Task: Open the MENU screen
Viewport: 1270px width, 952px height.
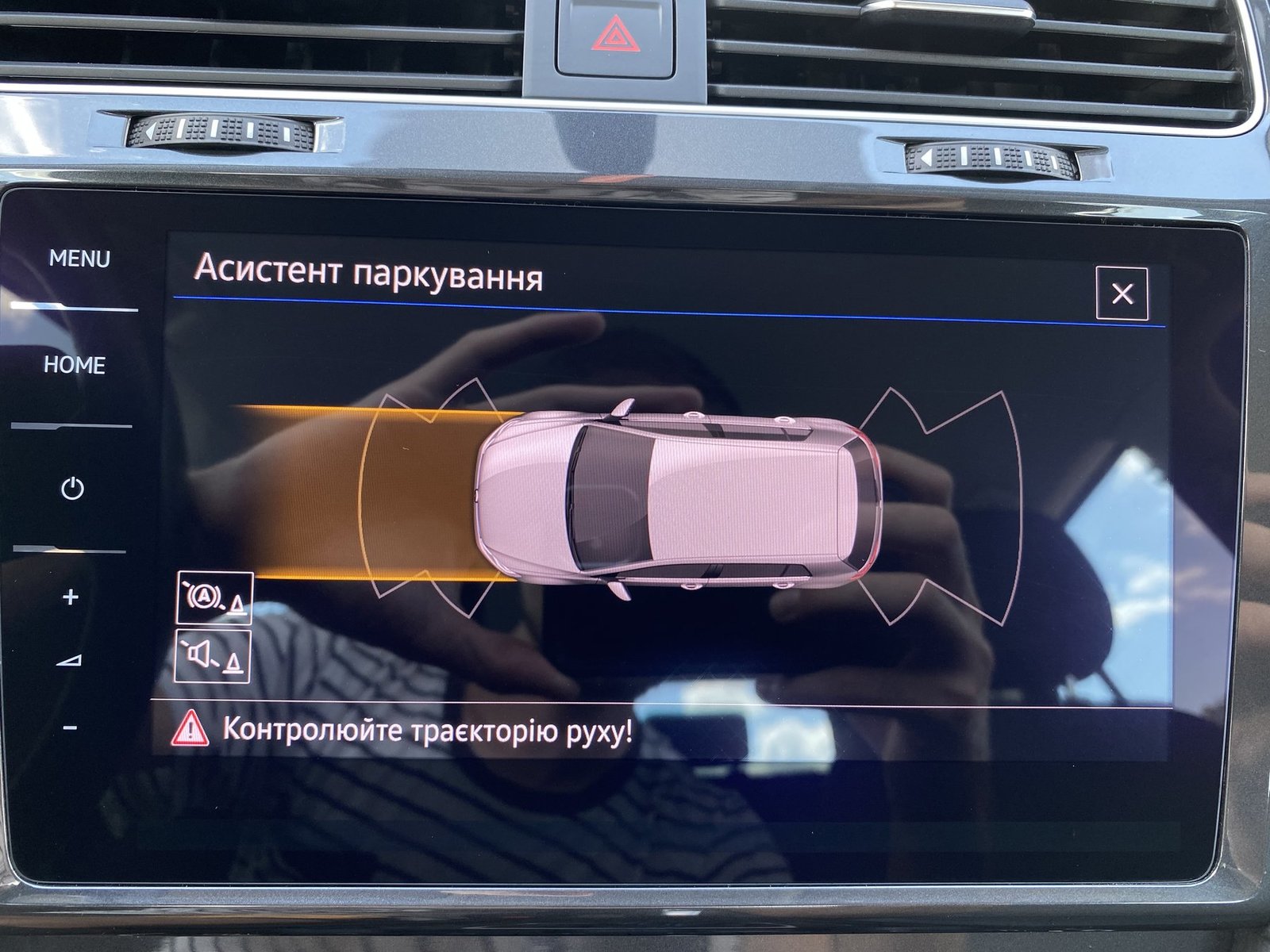Action: pyautogui.click(x=79, y=259)
